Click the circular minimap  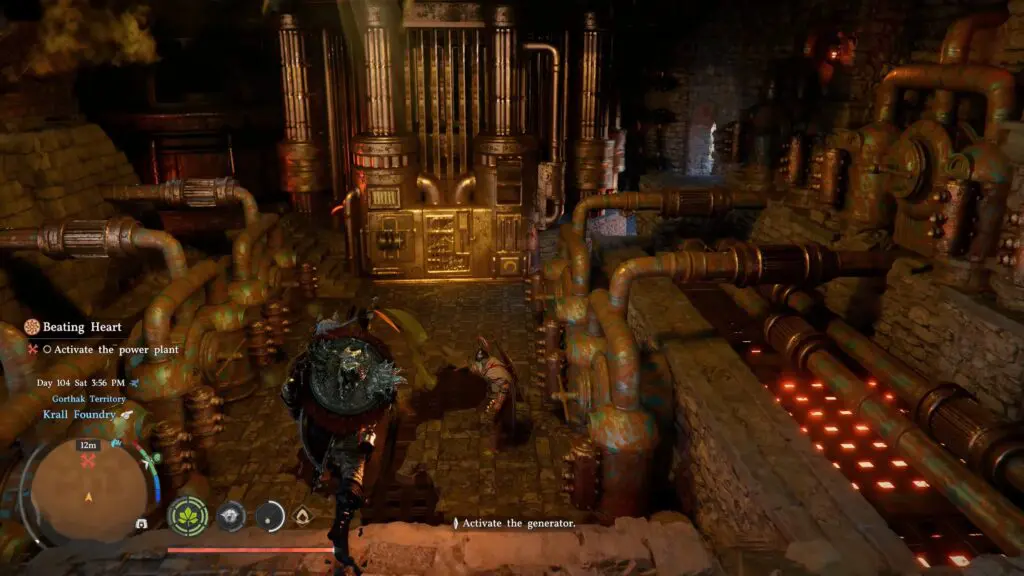pyautogui.click(x=88, y=485)
